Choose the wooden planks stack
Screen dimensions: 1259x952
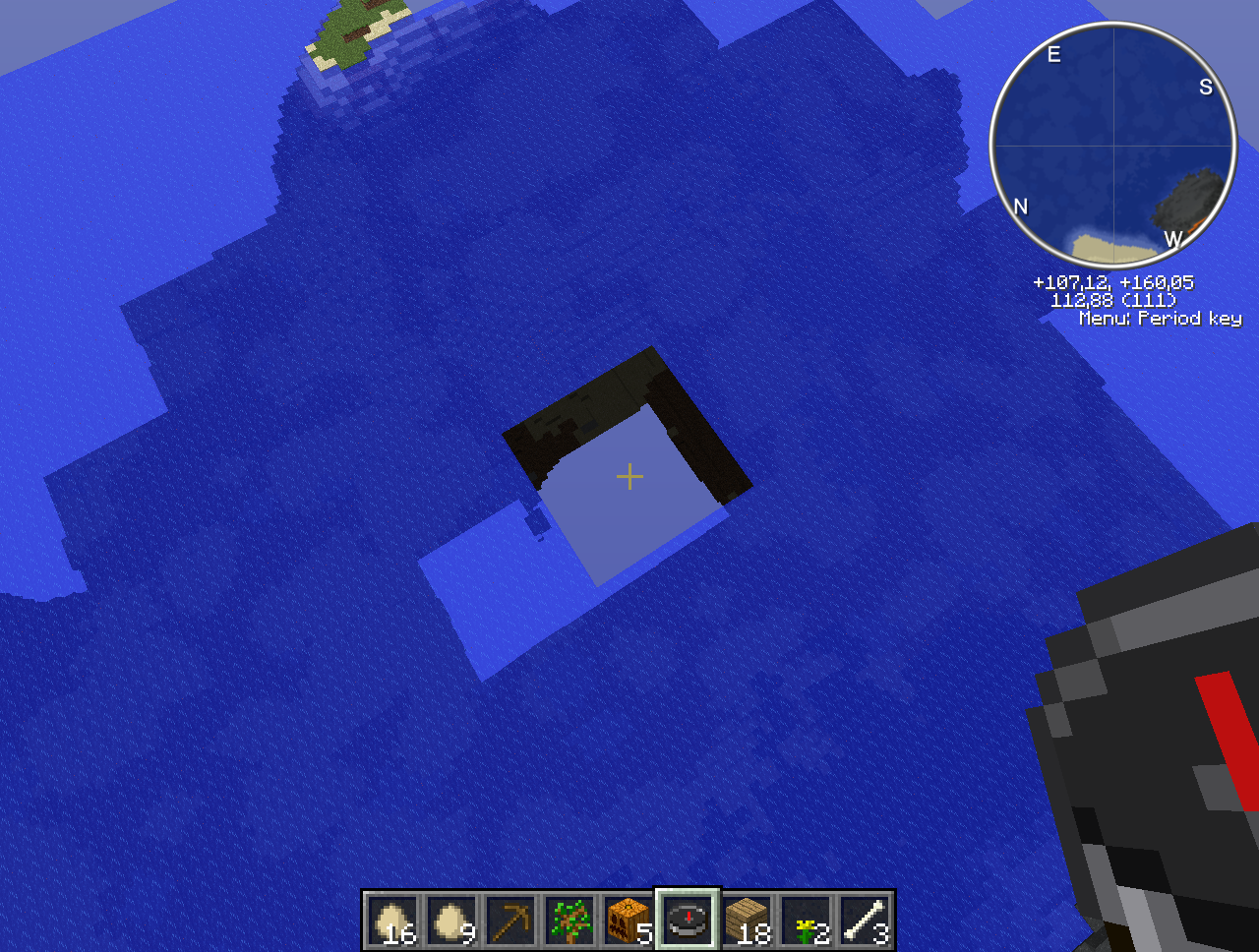(748, 922)
